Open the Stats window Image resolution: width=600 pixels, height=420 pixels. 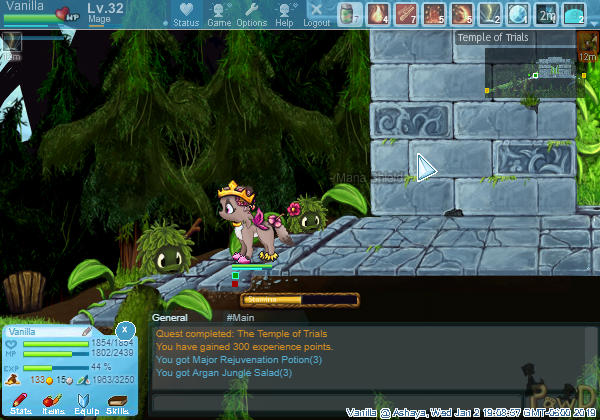click(20, 403)
